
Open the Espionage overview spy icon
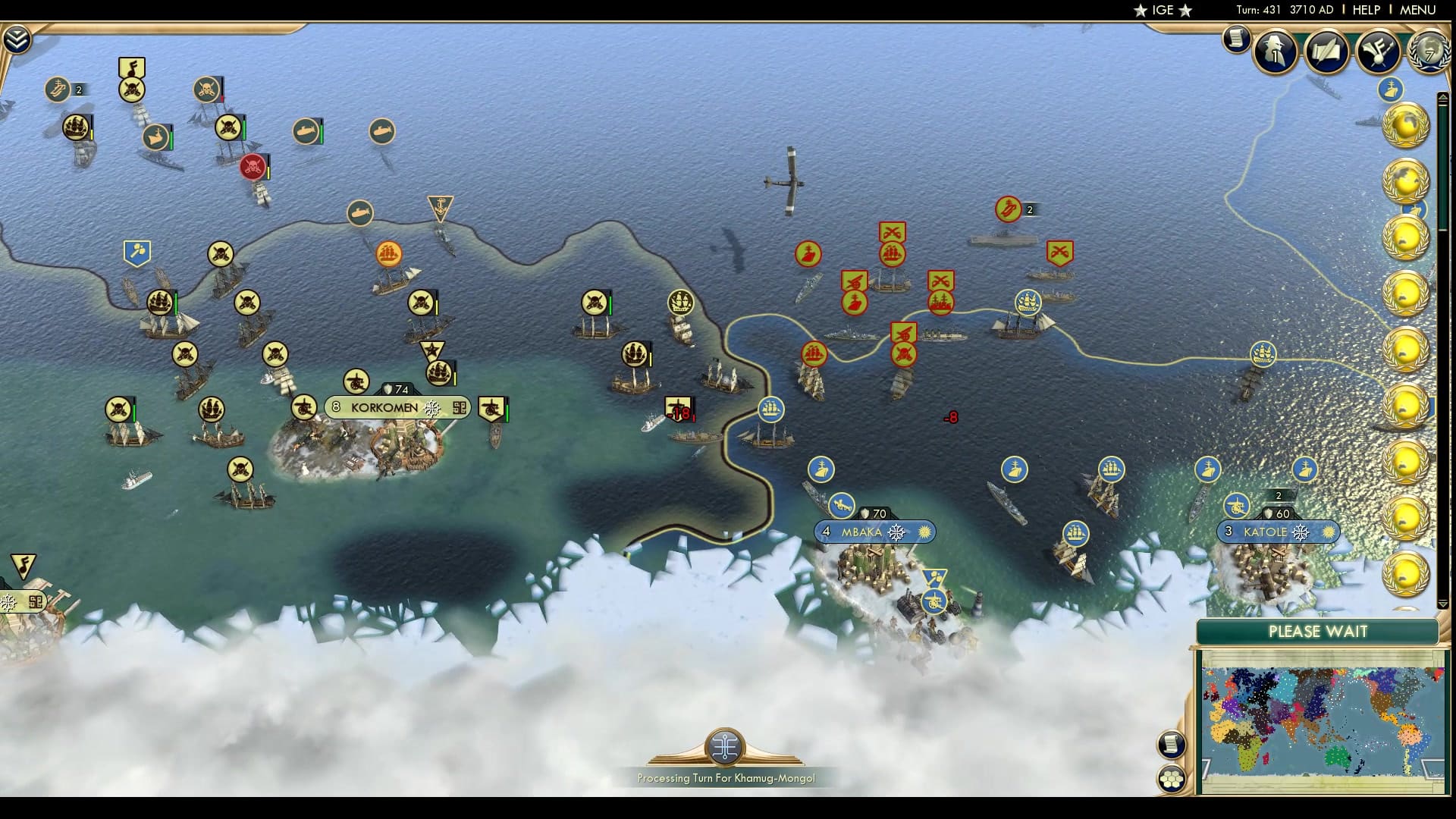[1276, 53]
